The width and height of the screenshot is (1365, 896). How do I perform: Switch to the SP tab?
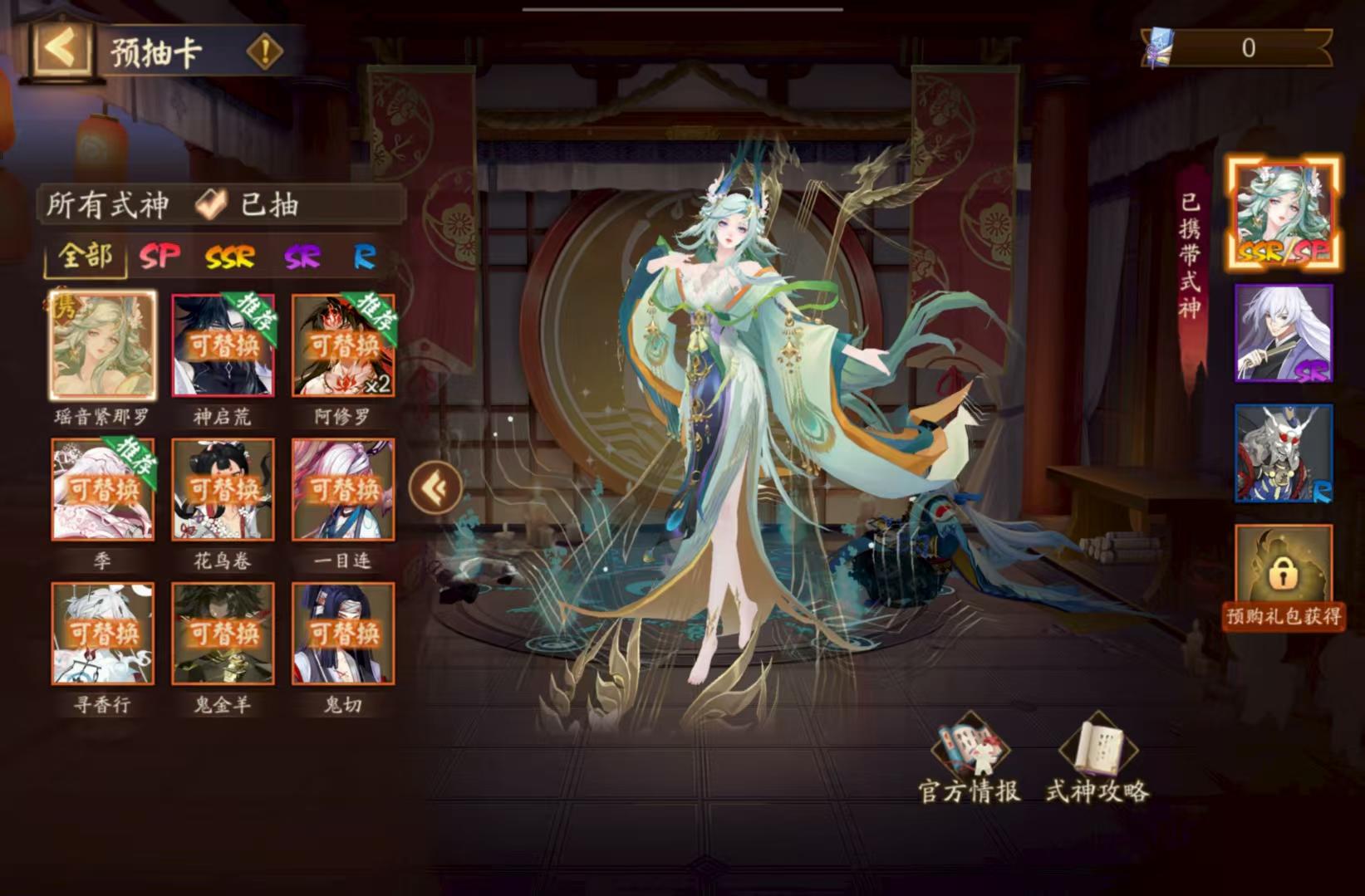(x=160, y=257)
